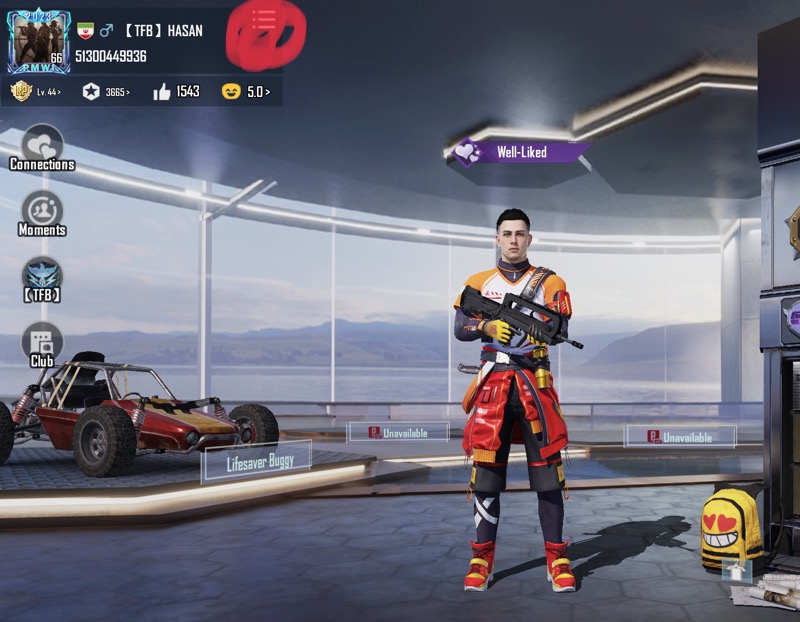This screenshot has width=800, height=622.
Task: Open the player avatar with the 2023 frame
Action: (x=39, y=42)
